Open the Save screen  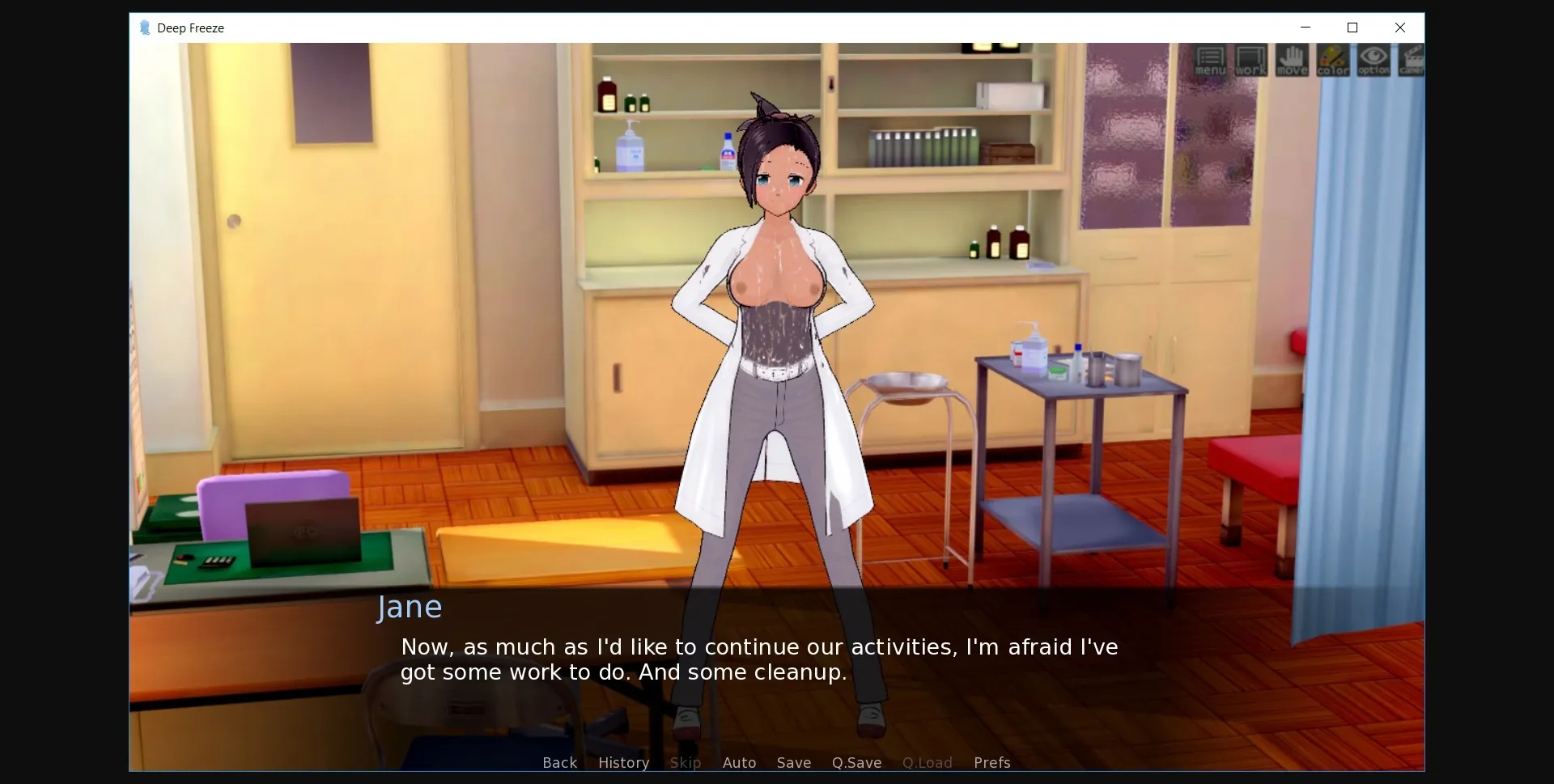pyautogui.click(x=793, y=762)
